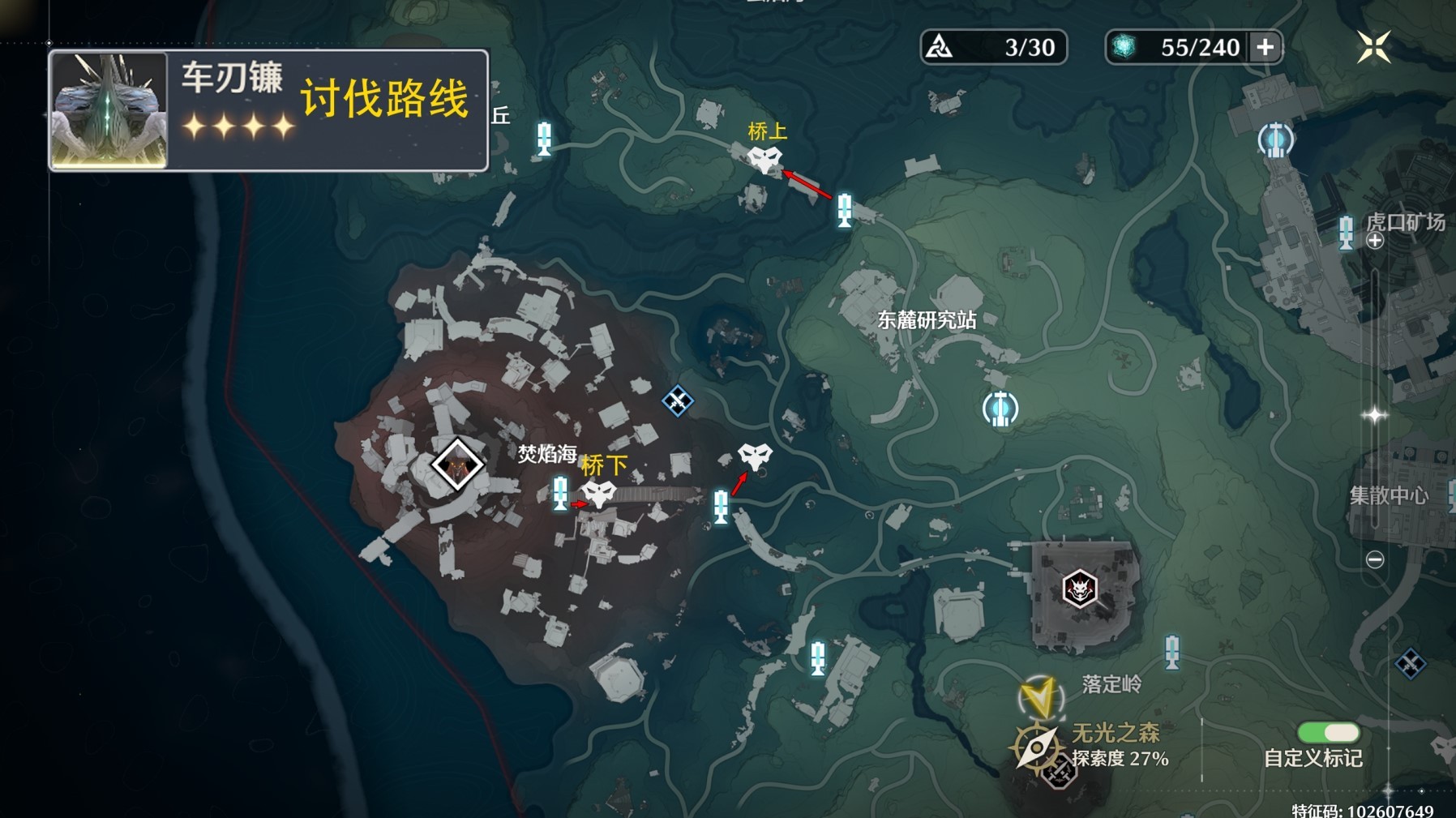Image resolution: width=1456 pixels, height=818 pixels.
Task: Click the 3/30 counter panel
Action: pos(993,47)
